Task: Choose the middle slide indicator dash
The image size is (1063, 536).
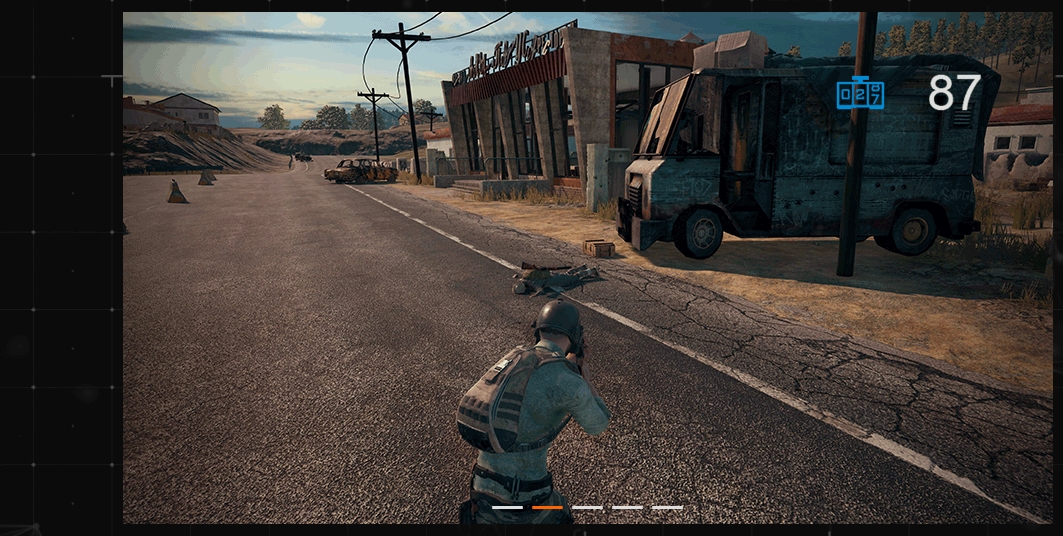Action: (587, 507)
